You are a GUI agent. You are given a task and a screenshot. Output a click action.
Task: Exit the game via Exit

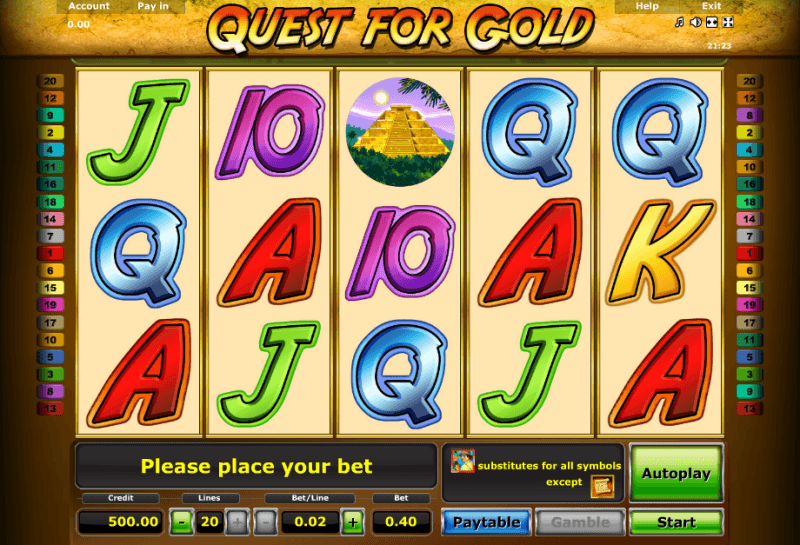711,6
